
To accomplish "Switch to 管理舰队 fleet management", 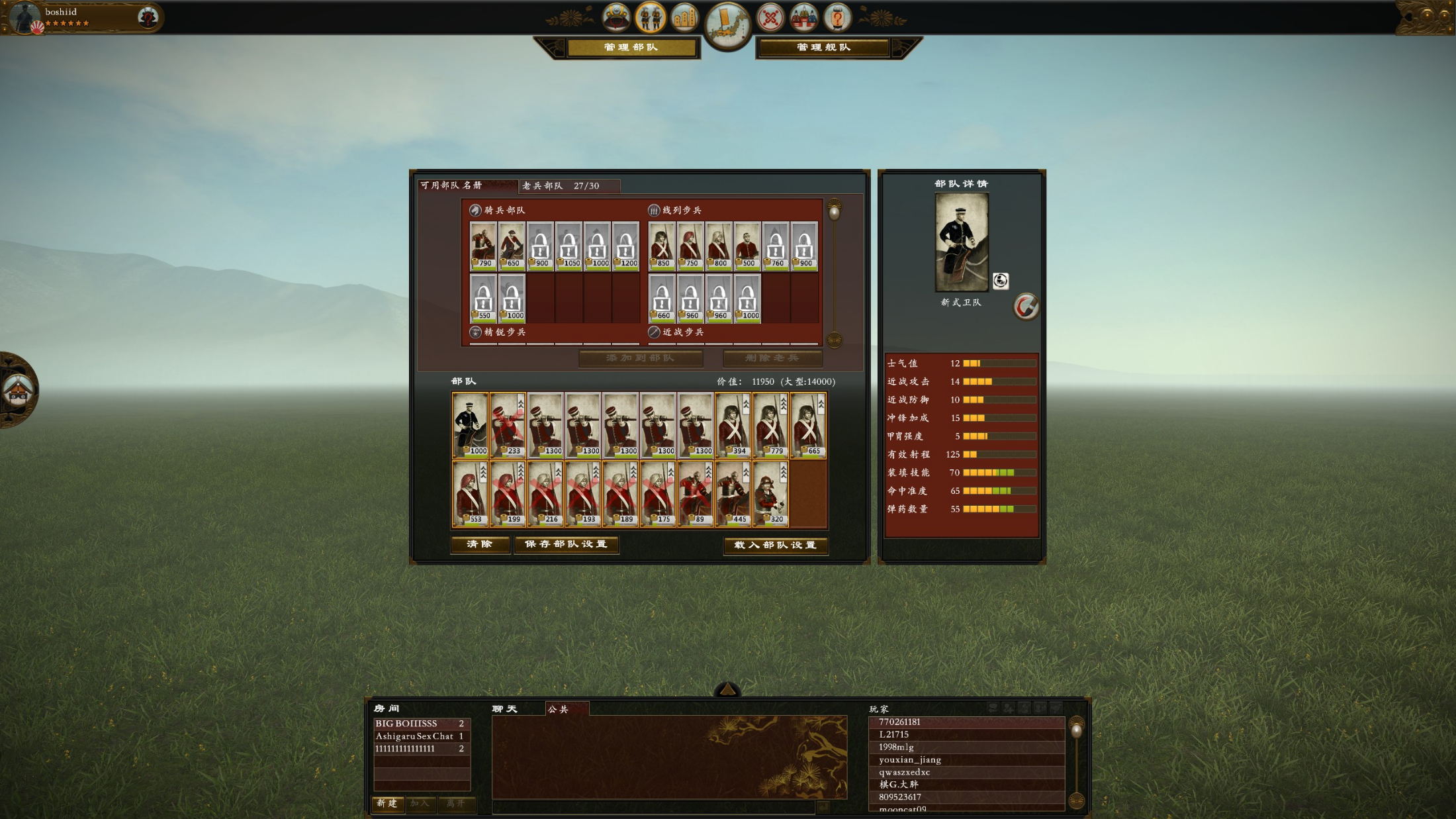I will pyautogui.click(x=823, y=48).
